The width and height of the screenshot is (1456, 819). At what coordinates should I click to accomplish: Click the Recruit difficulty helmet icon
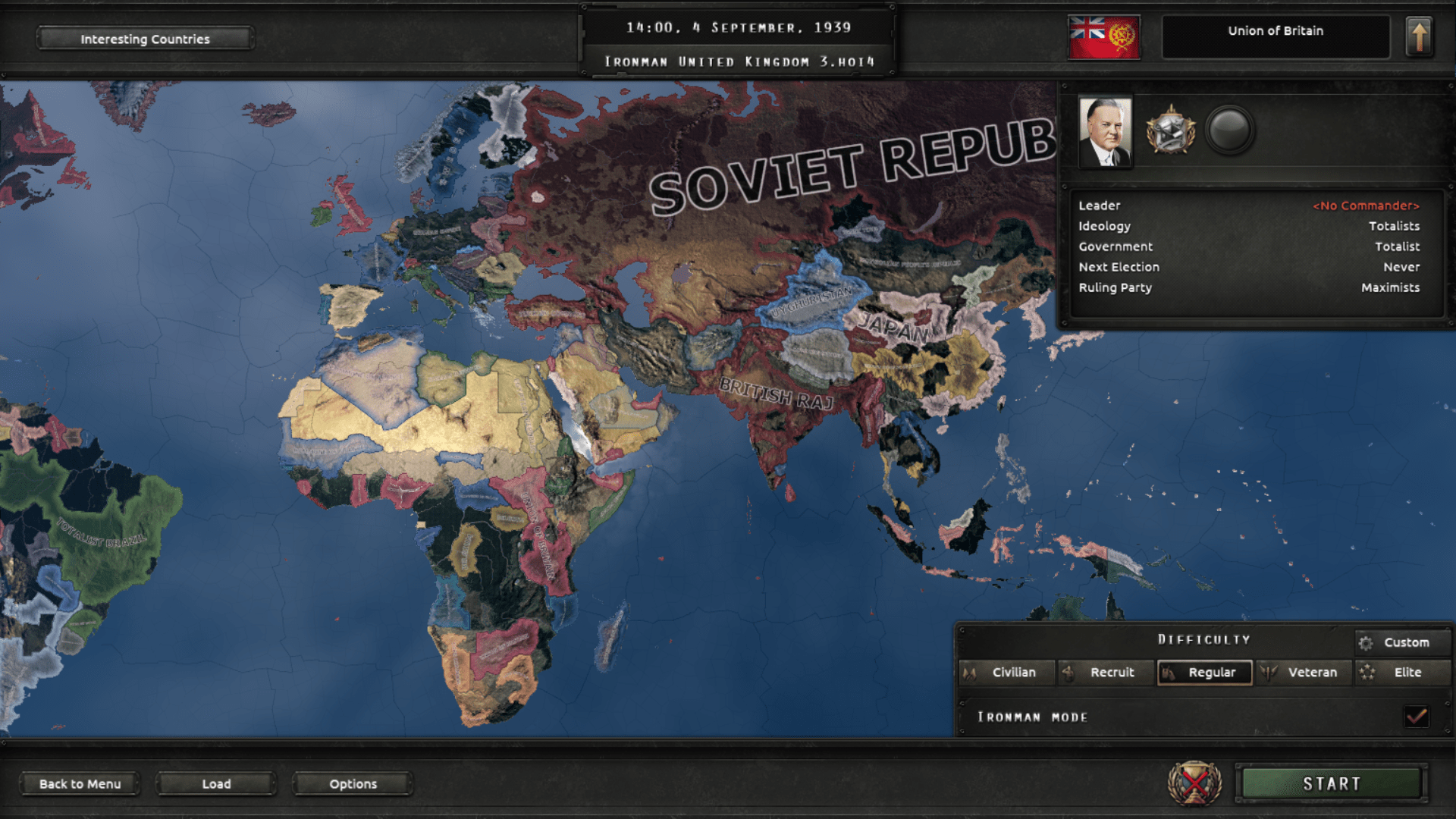(x=1068, y=672)
